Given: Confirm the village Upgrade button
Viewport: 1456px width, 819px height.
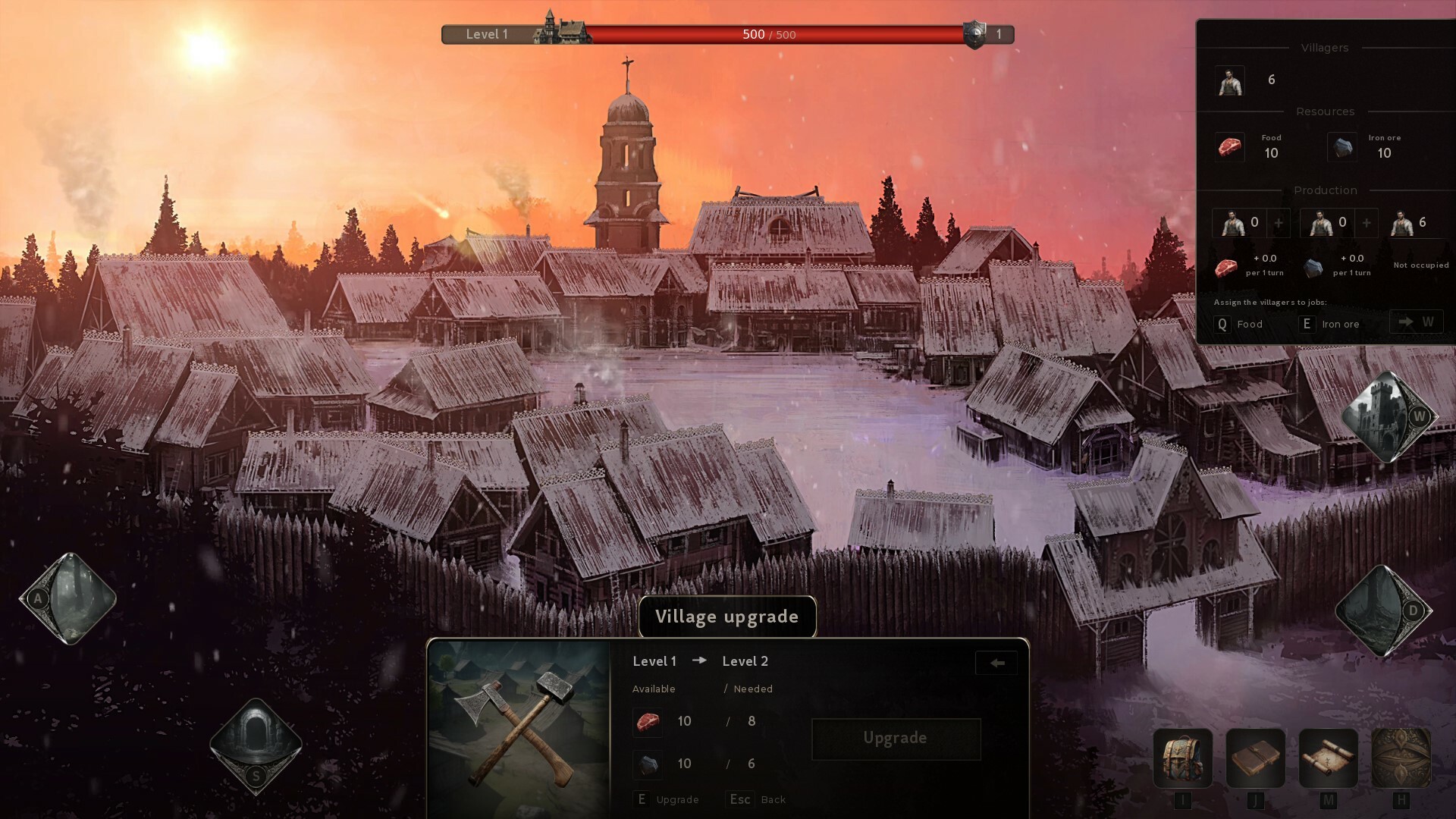Looking at the screenshot, I should (x=896, y=739).
